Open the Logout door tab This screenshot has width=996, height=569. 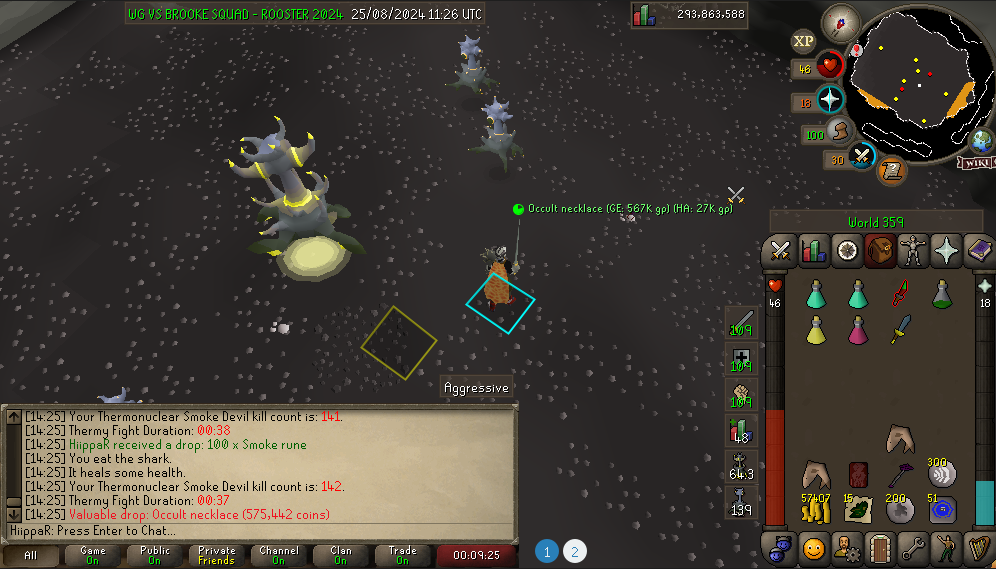(880, 548)
